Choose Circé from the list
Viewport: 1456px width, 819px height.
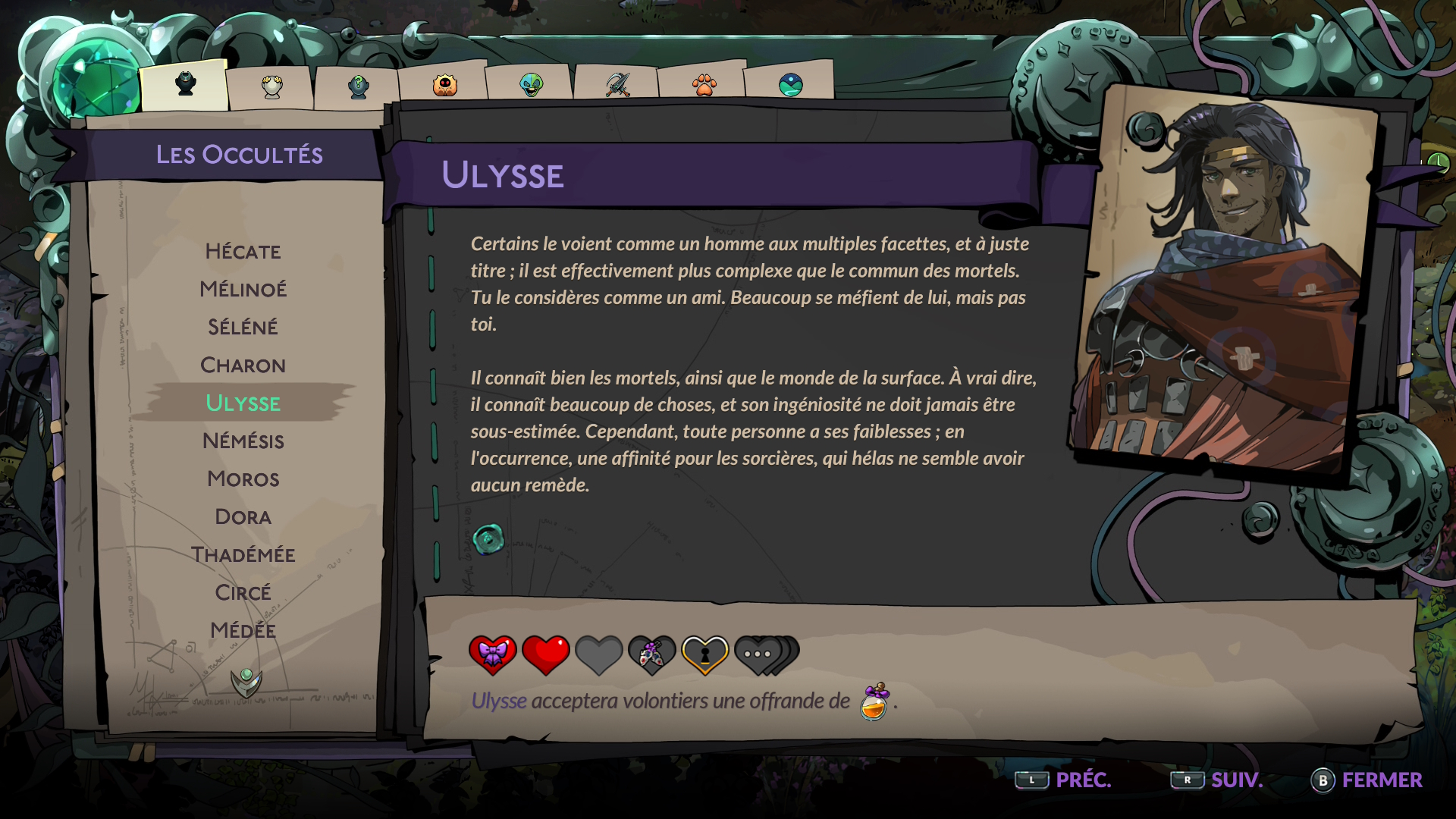[243, 593]
